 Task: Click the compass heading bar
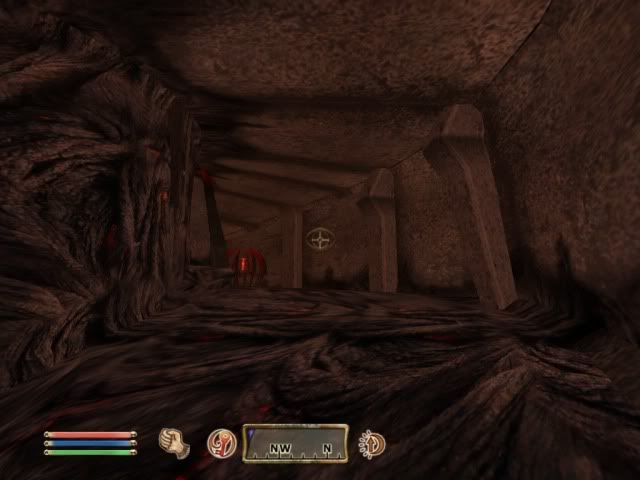coord(295,443)
